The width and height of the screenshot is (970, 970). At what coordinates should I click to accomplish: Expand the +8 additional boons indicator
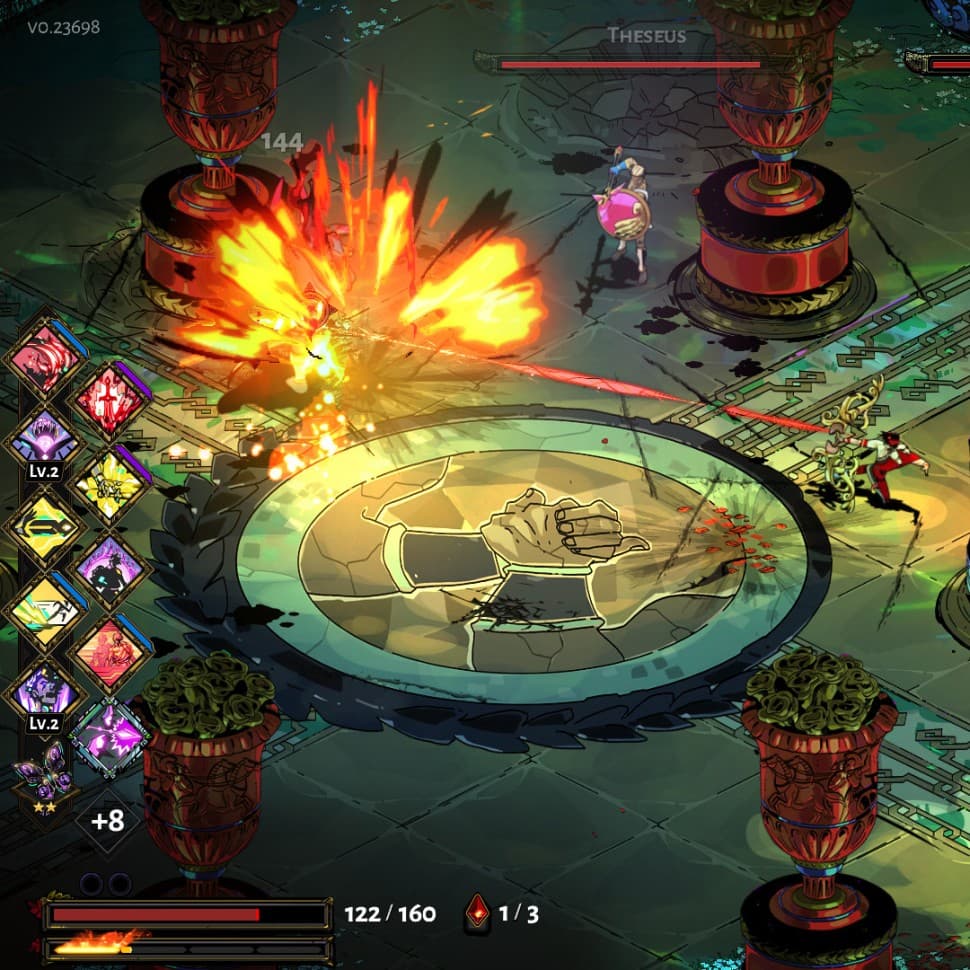[x=107, y=821]
